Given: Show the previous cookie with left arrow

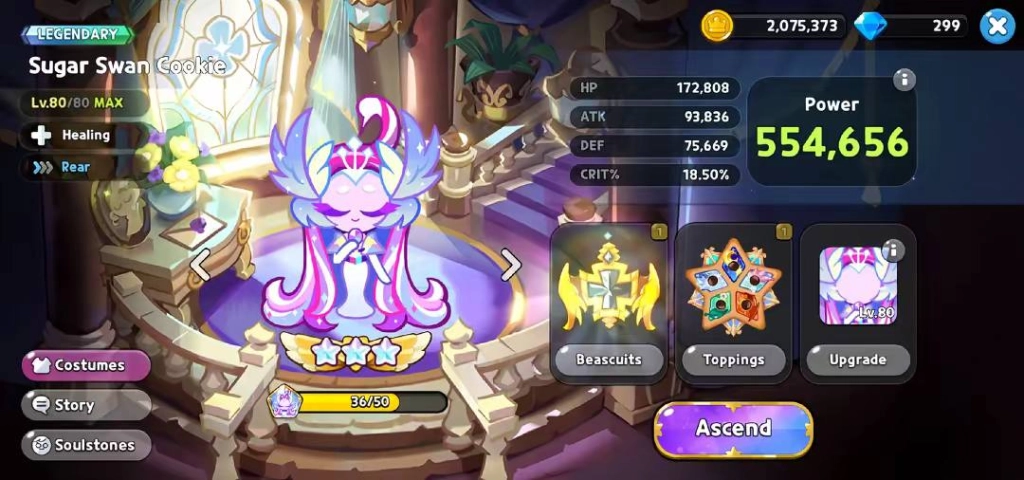Looking at the screenshot, I should point(201,265).
